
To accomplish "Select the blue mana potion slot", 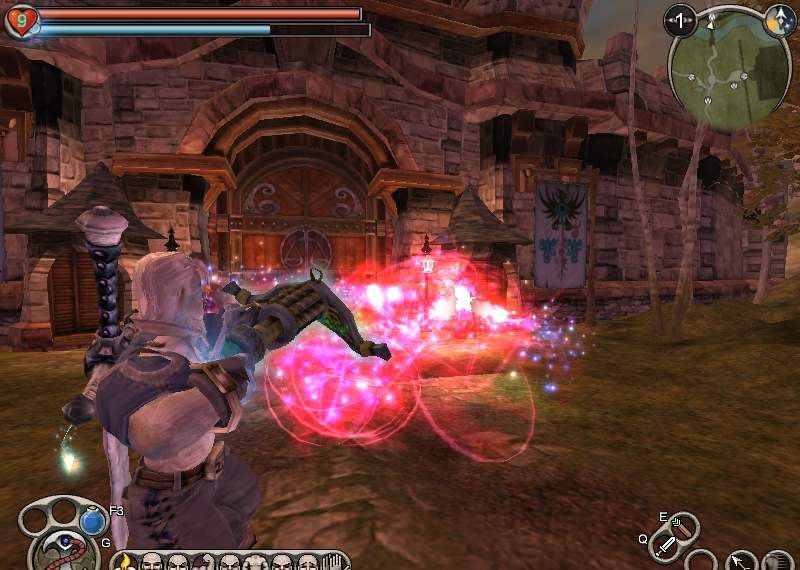I will pyautogui.click(x=93, y=522).
